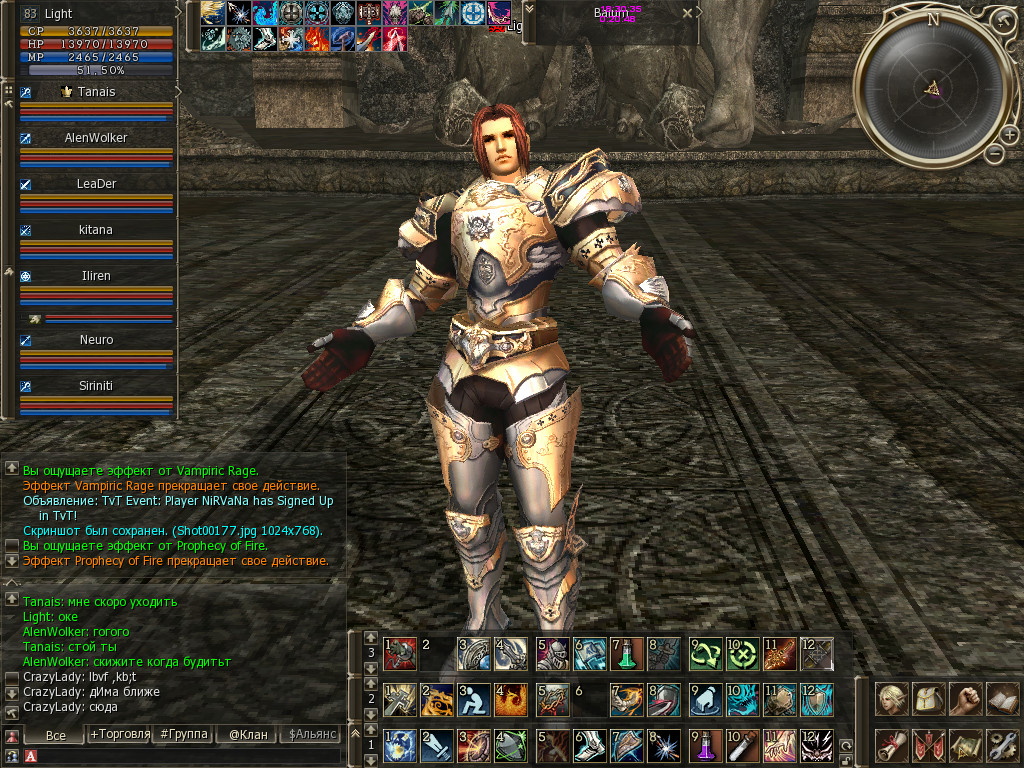The width and height of the screenshot is (1024, 768).
Task: Select party member Tanais
Action: (96, 92)
